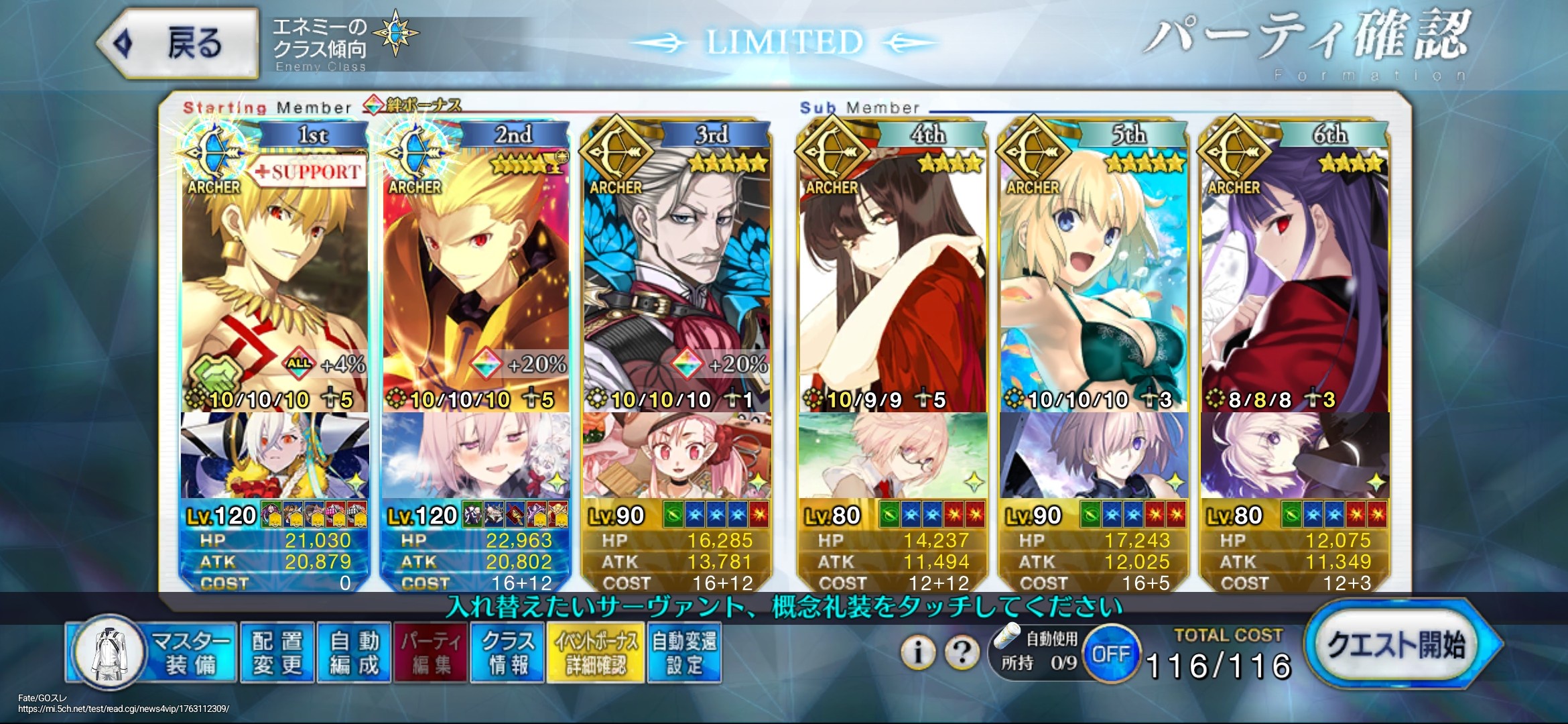
Task: Open 配置変更 to rearrange positions
Action: 277,653
